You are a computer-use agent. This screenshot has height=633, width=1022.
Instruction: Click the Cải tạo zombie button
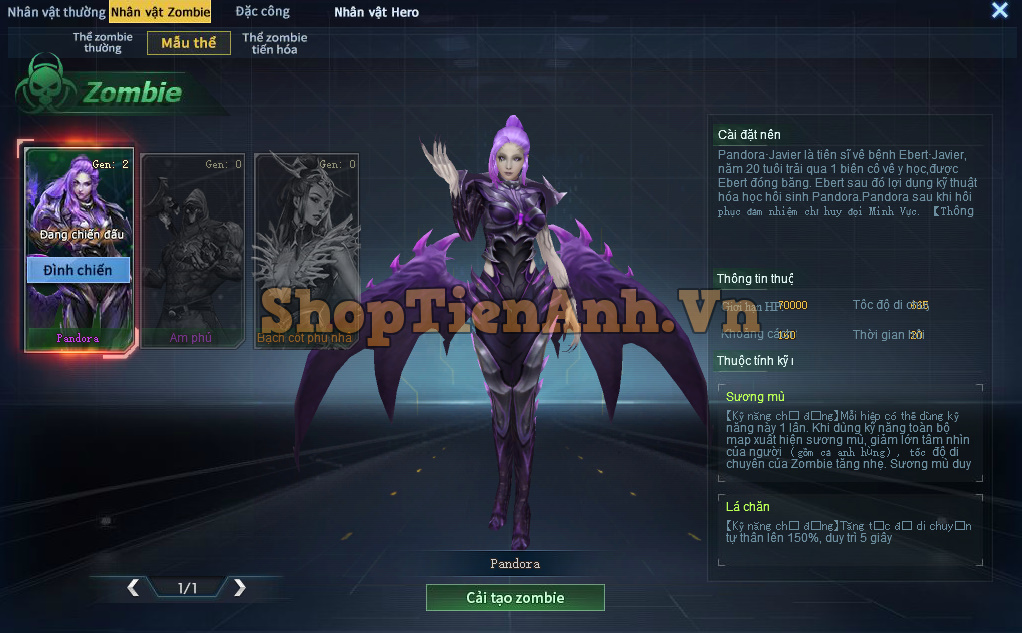pyautogui.click(x=515, y=598)
